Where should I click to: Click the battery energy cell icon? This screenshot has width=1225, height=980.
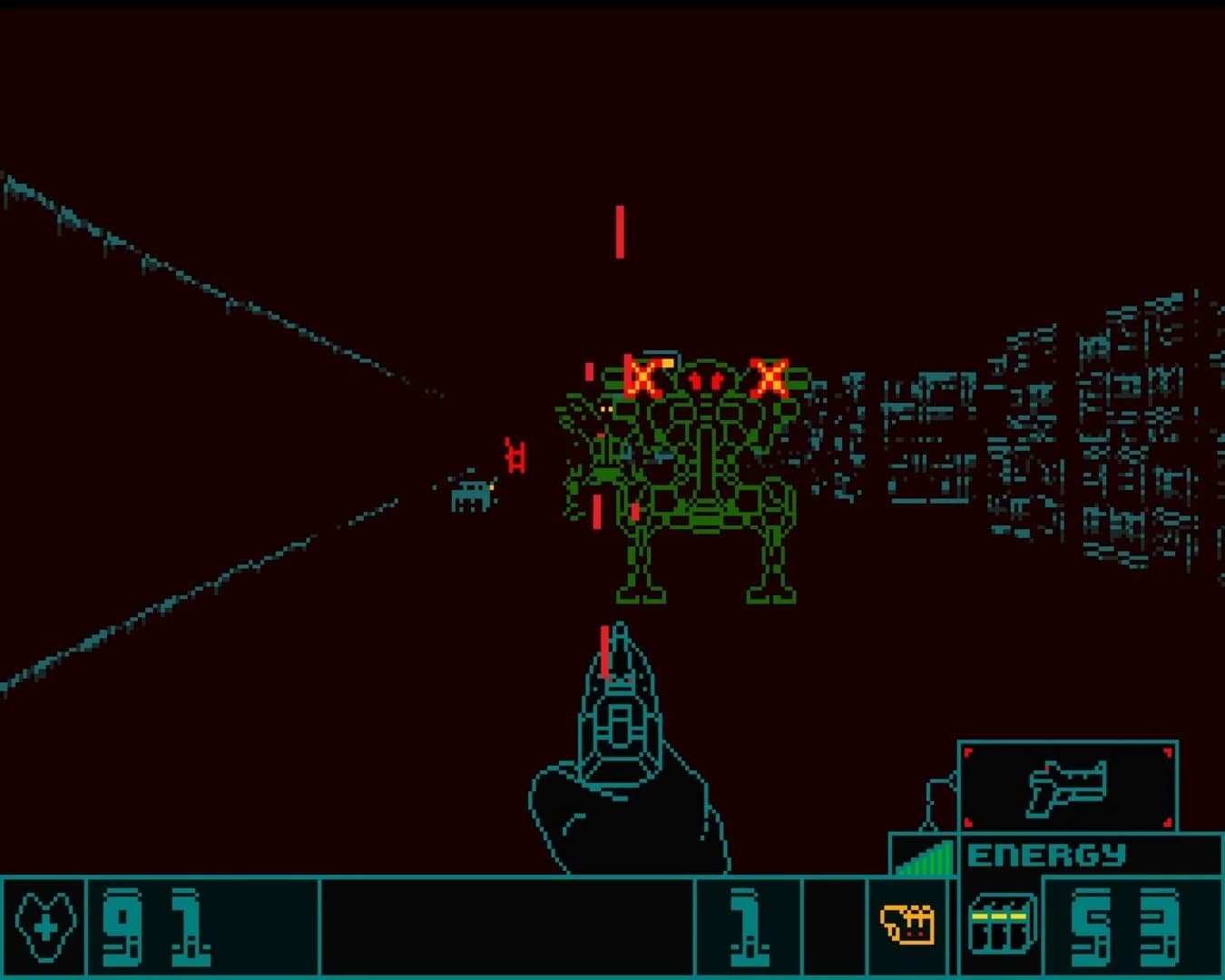click(1003, 926)
